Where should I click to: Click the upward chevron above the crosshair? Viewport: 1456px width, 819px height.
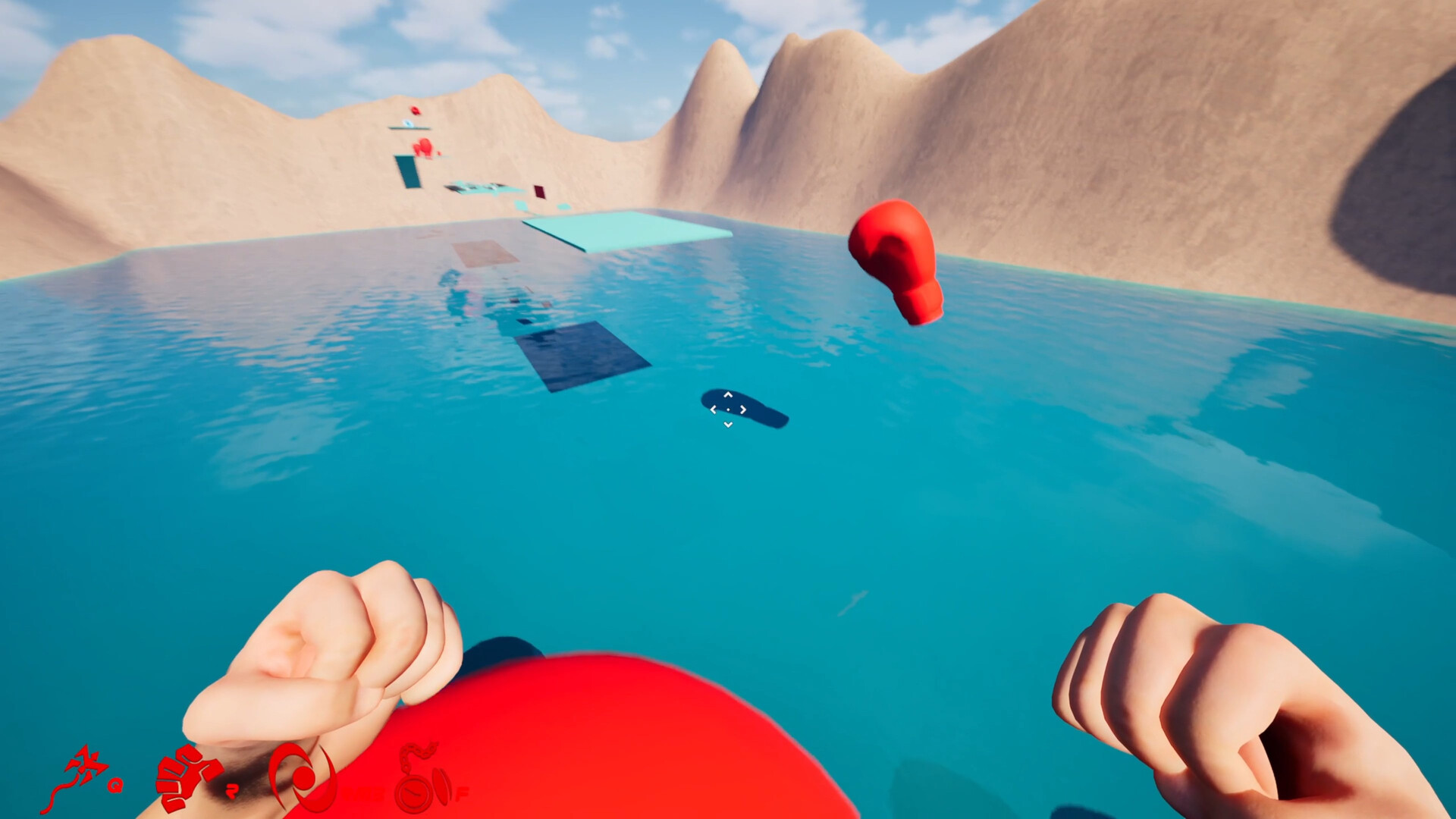click(728, 394)
